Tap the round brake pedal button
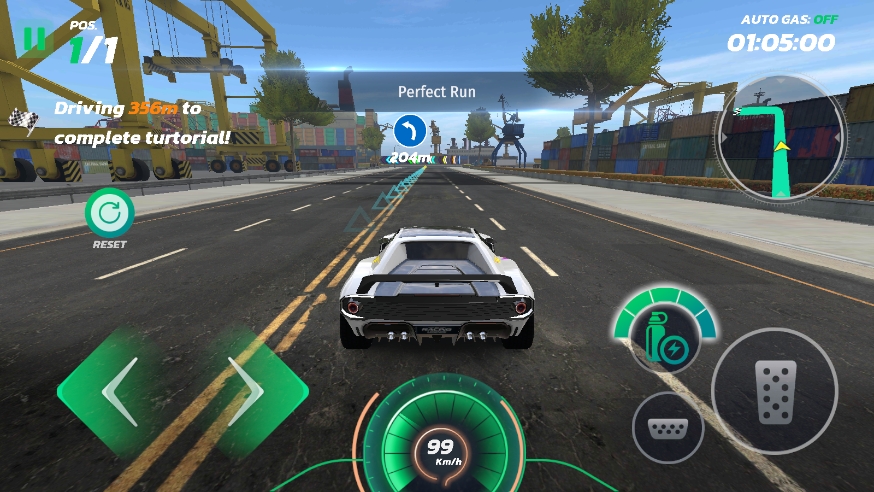Screen dimensions: 874x492 [668, 428]
